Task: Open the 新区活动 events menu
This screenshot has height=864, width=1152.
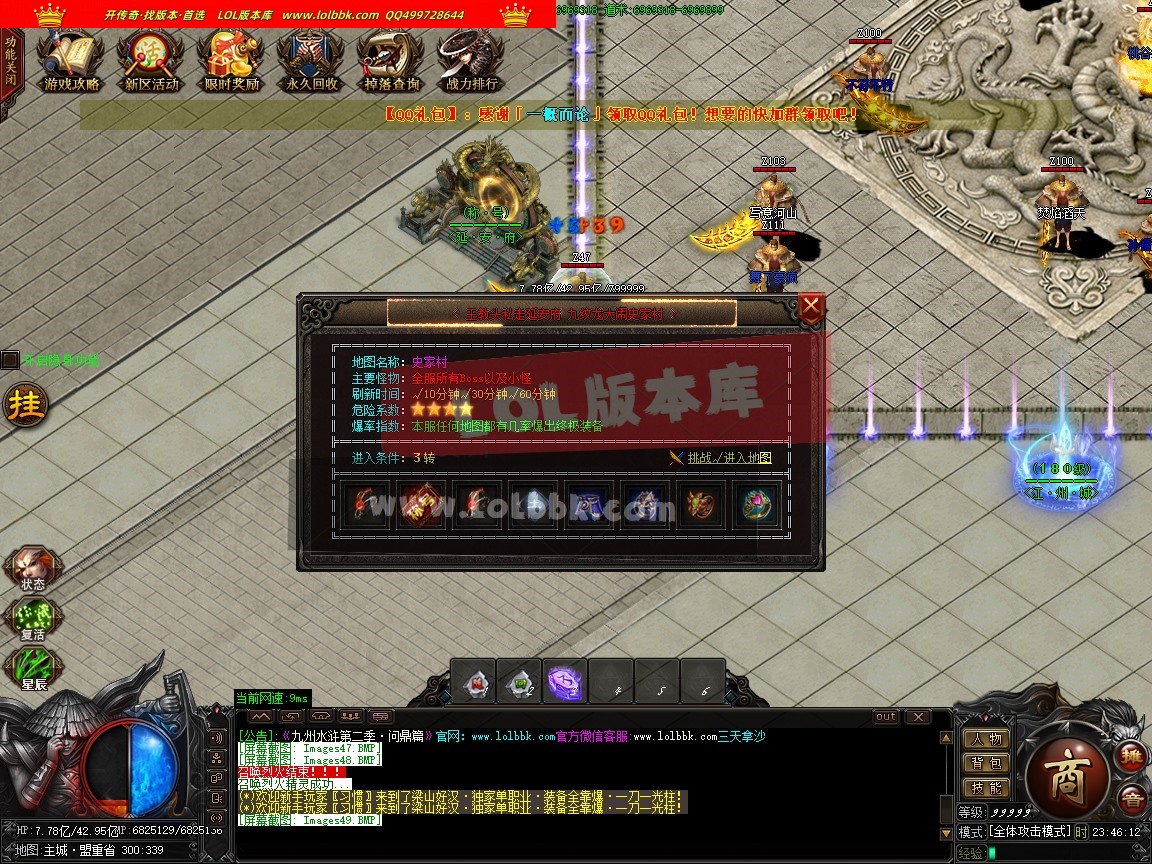Action: pyautogui.click(x=151, y=62)
